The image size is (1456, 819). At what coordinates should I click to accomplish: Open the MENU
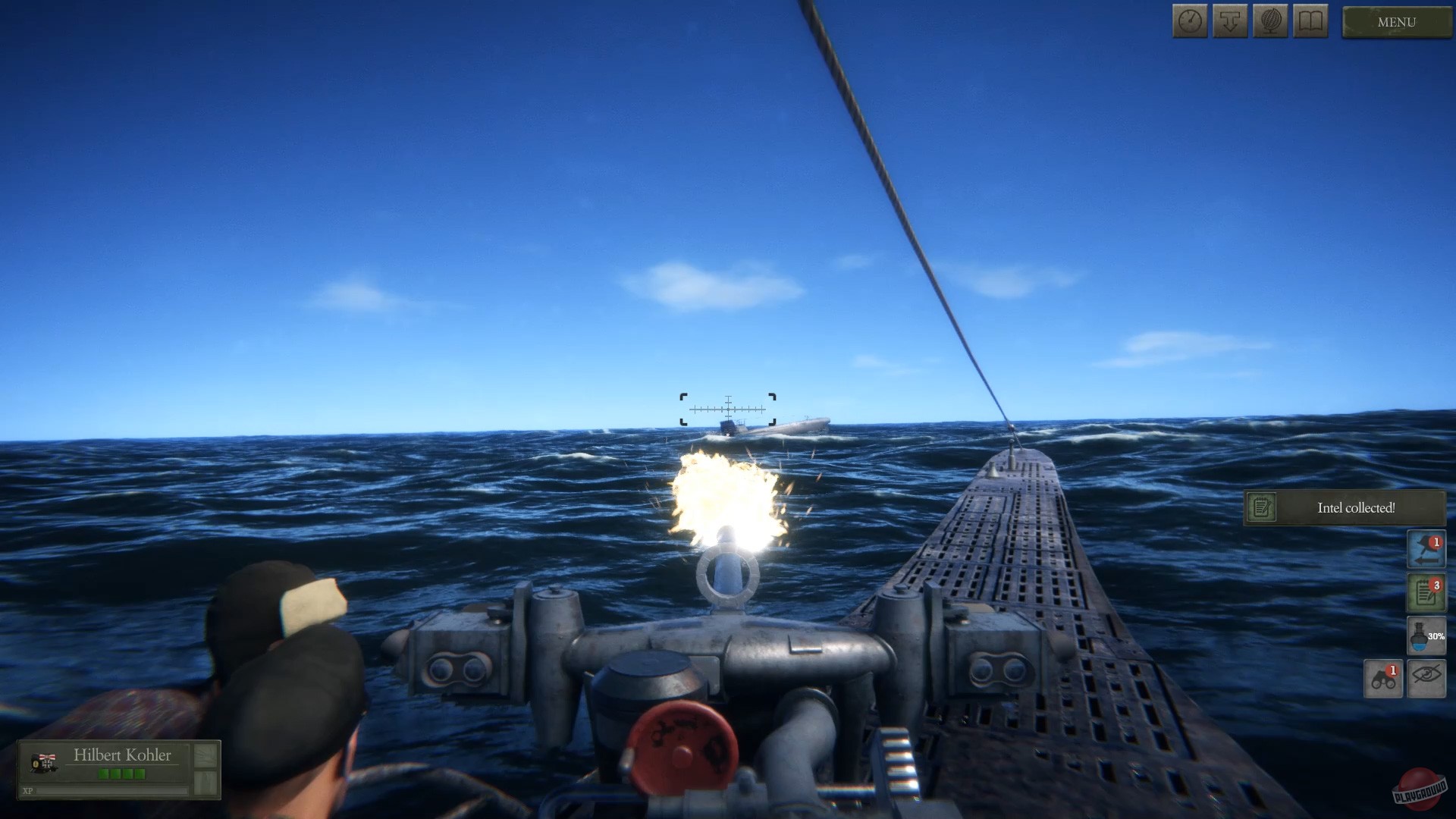1395,22
